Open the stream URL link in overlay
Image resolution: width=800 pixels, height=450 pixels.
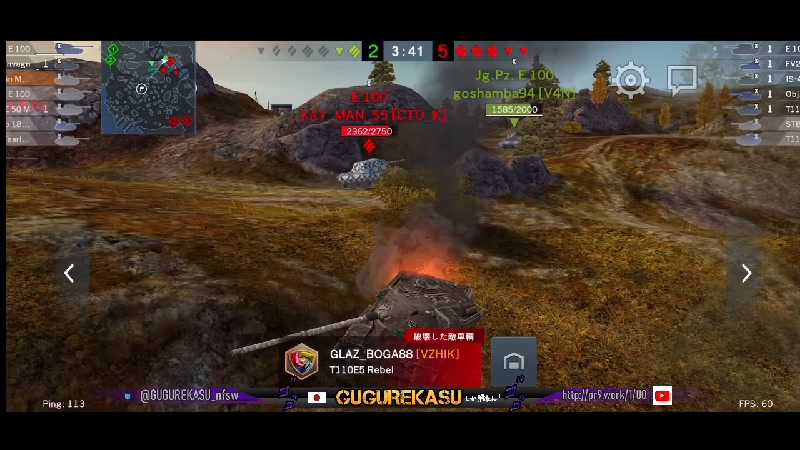click(x=605, y=396)
